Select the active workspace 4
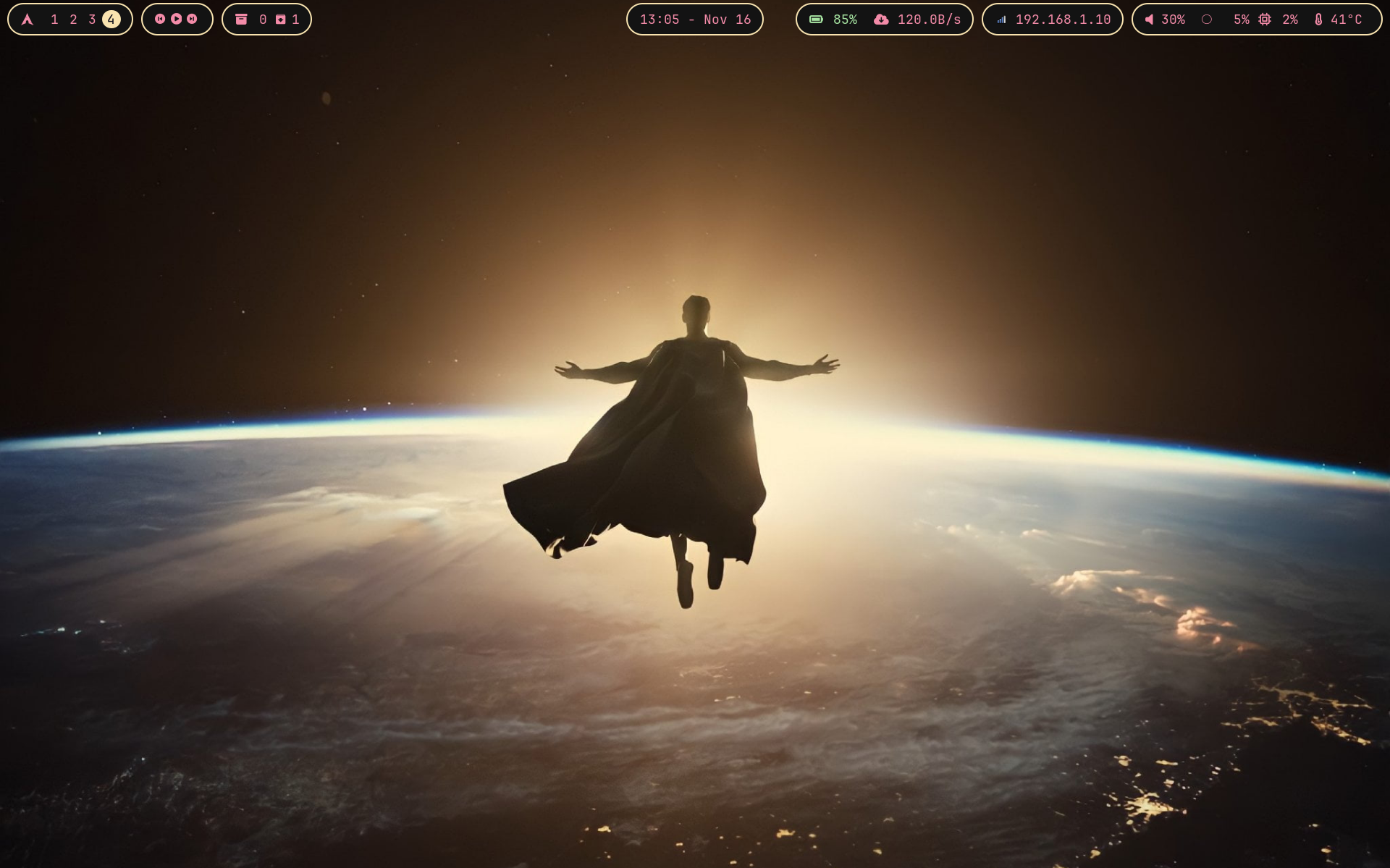This screenshot has height=868, width=1390. click(x=111, y=20)
